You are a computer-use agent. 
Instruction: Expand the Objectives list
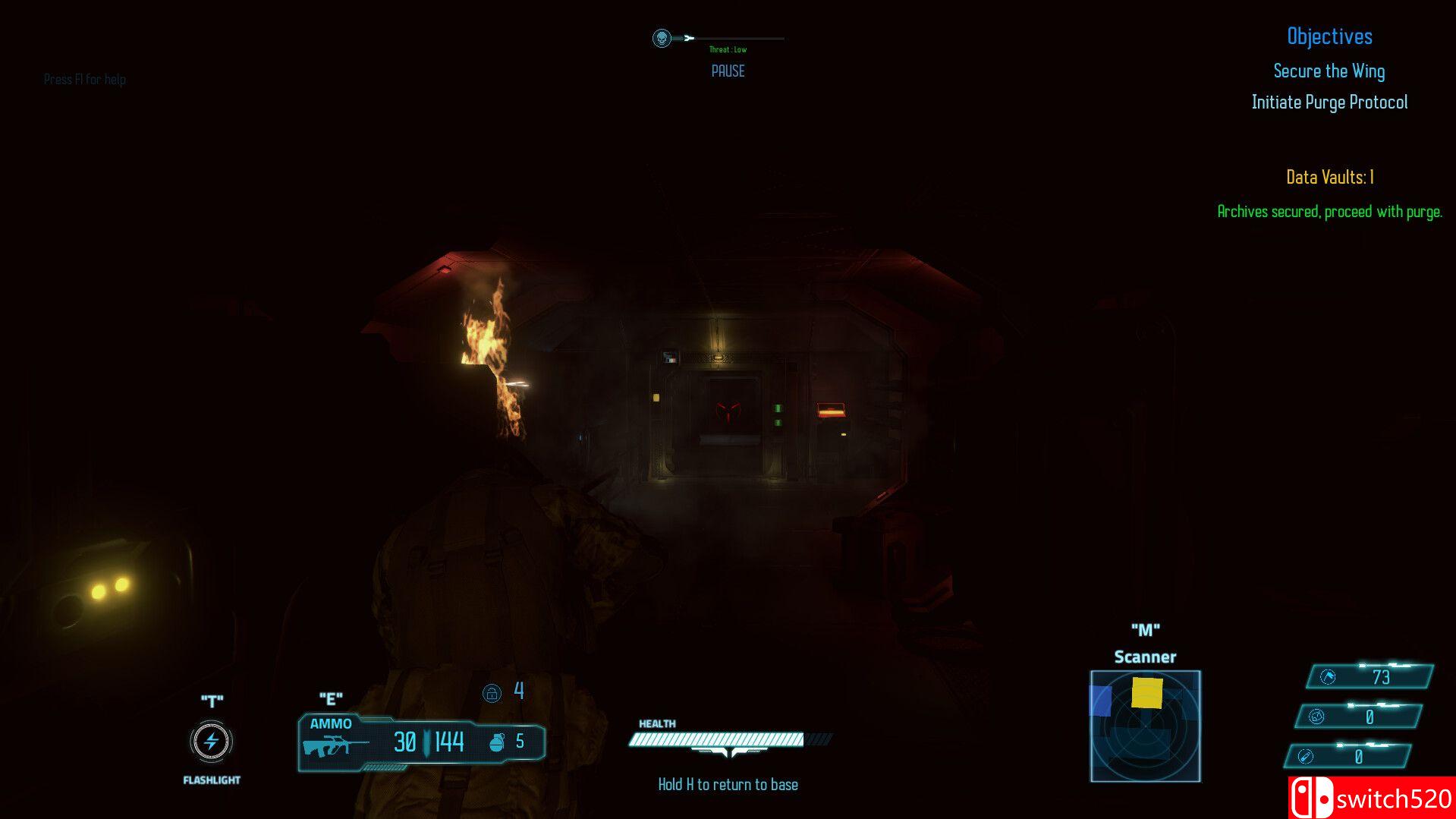point(1329,36)
